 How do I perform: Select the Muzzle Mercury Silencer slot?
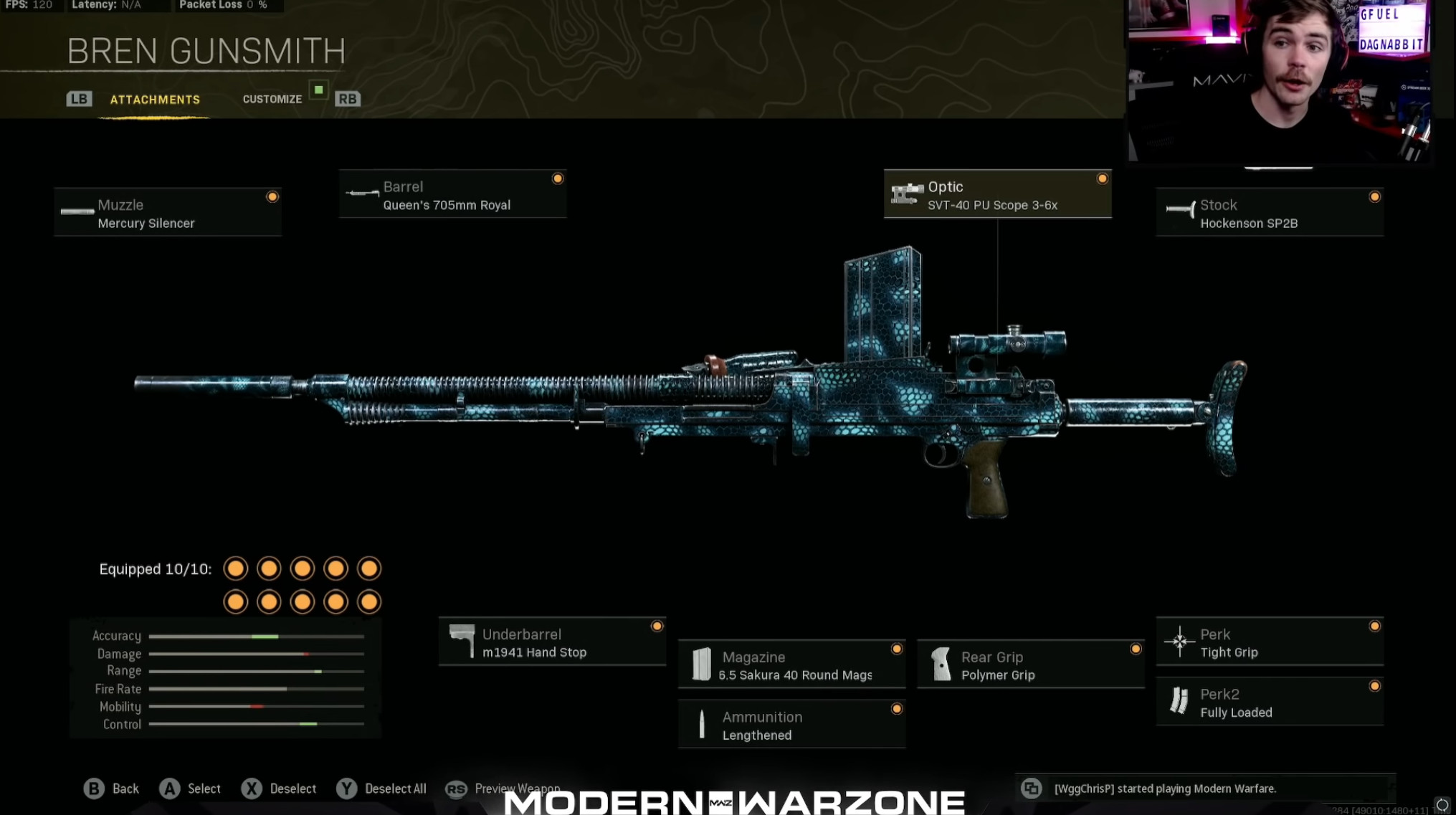click(x=168, y=213)
